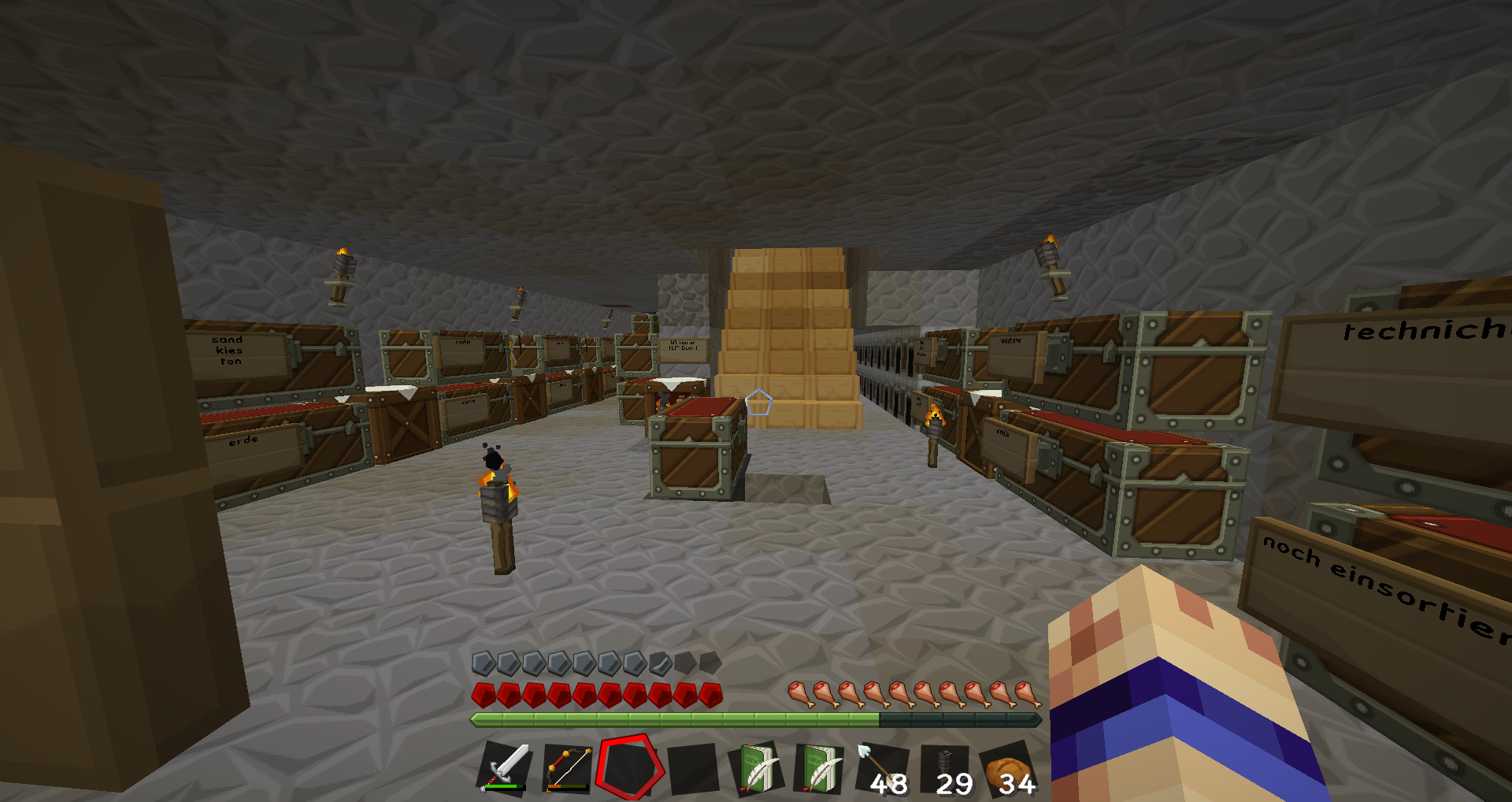The image size is (1512, 802).
Task: Select the sword hotbar slot
Action: 505,767
